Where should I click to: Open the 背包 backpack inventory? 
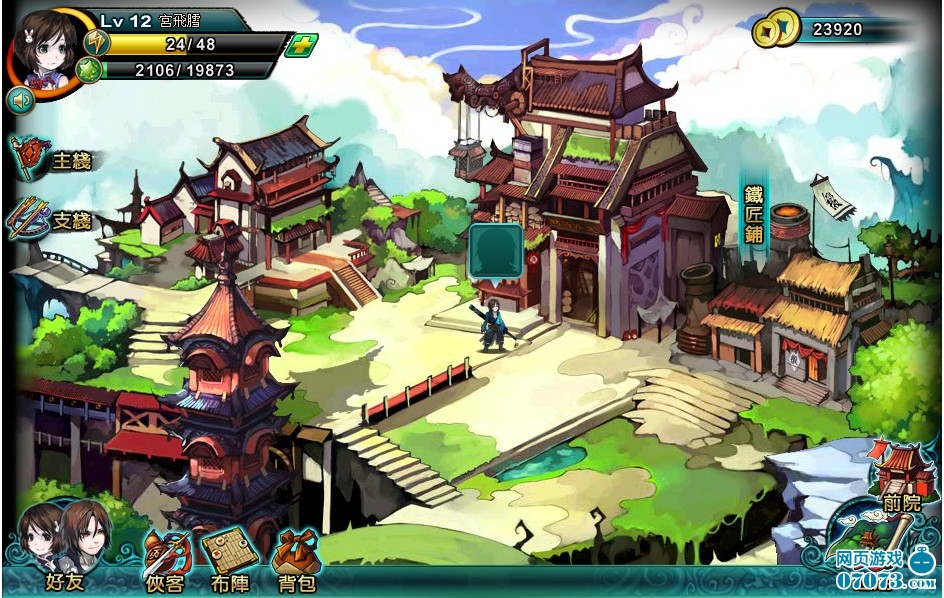point(294,558)
